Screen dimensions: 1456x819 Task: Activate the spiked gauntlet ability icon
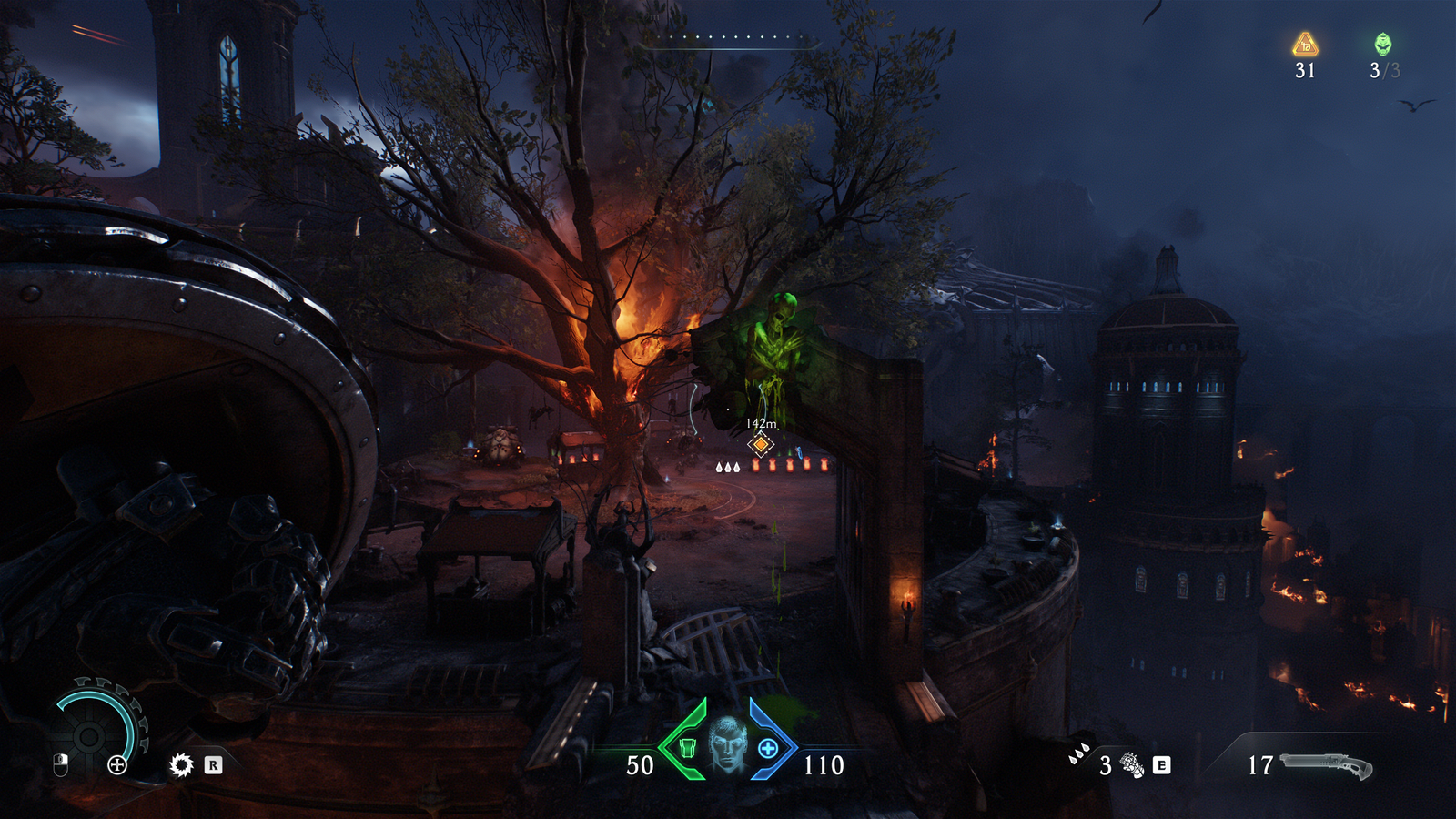[1132, 765]
